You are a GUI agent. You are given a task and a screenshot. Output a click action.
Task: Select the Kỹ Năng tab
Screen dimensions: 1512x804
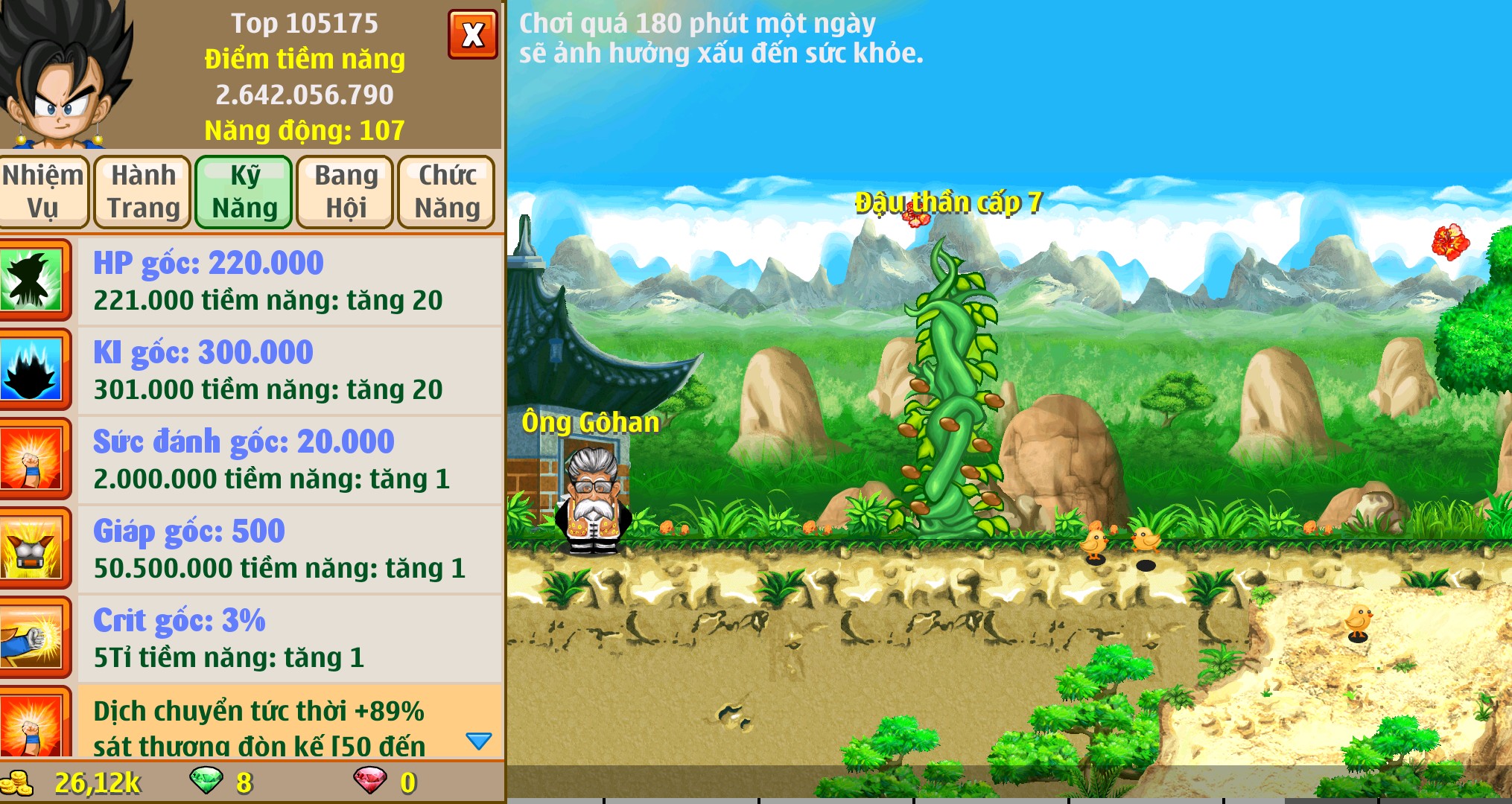tap(244, 191)
